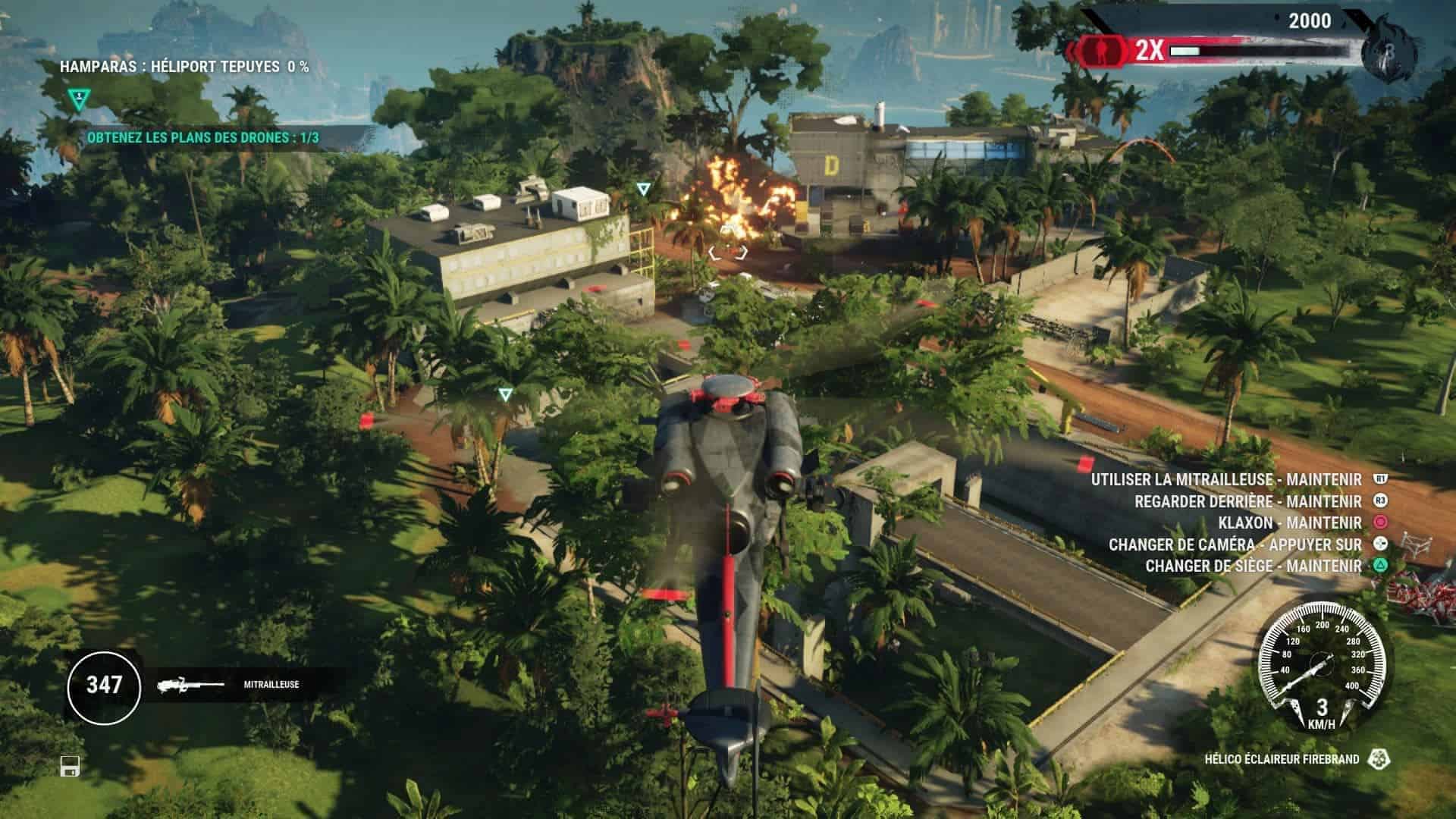
Task: Select the drone plans objective tracker
Action: click(x=203, y=138)
